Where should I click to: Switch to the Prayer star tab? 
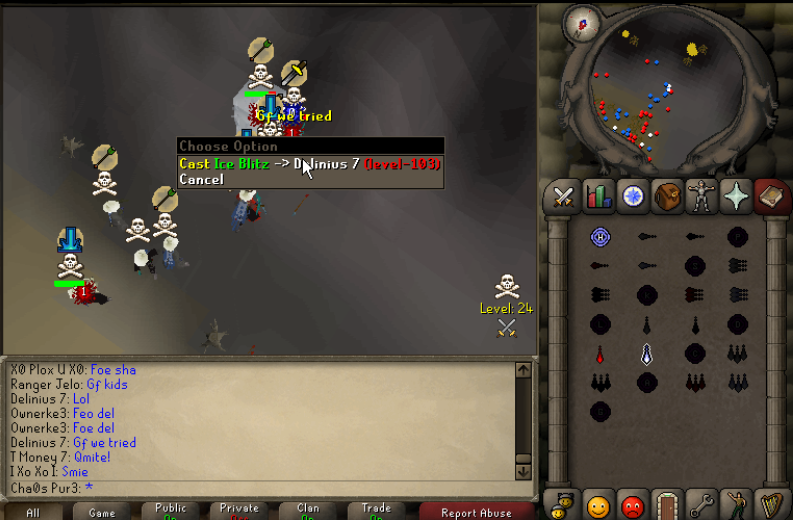coord(736,197)
